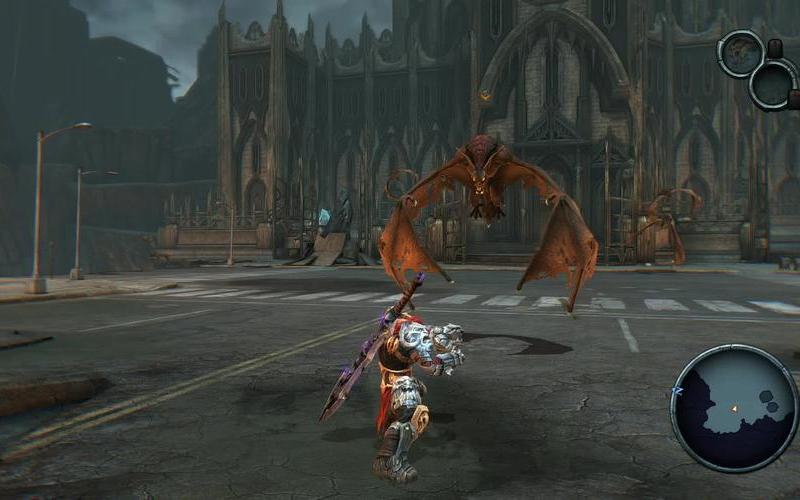
Task: Select the blue objective marker on minimap rim
Action: pyautogui.click(x=678, y=392)
